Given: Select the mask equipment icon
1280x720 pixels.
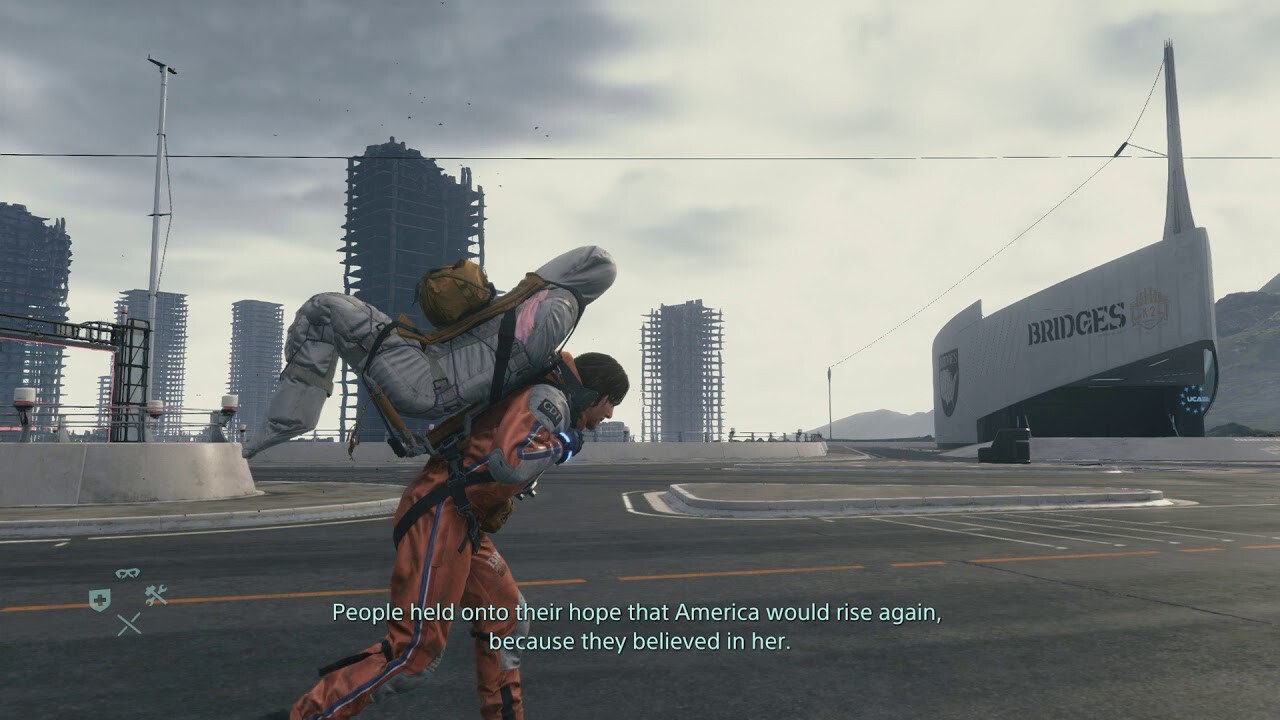Looking at the screenshot, I should click(127, 573).
